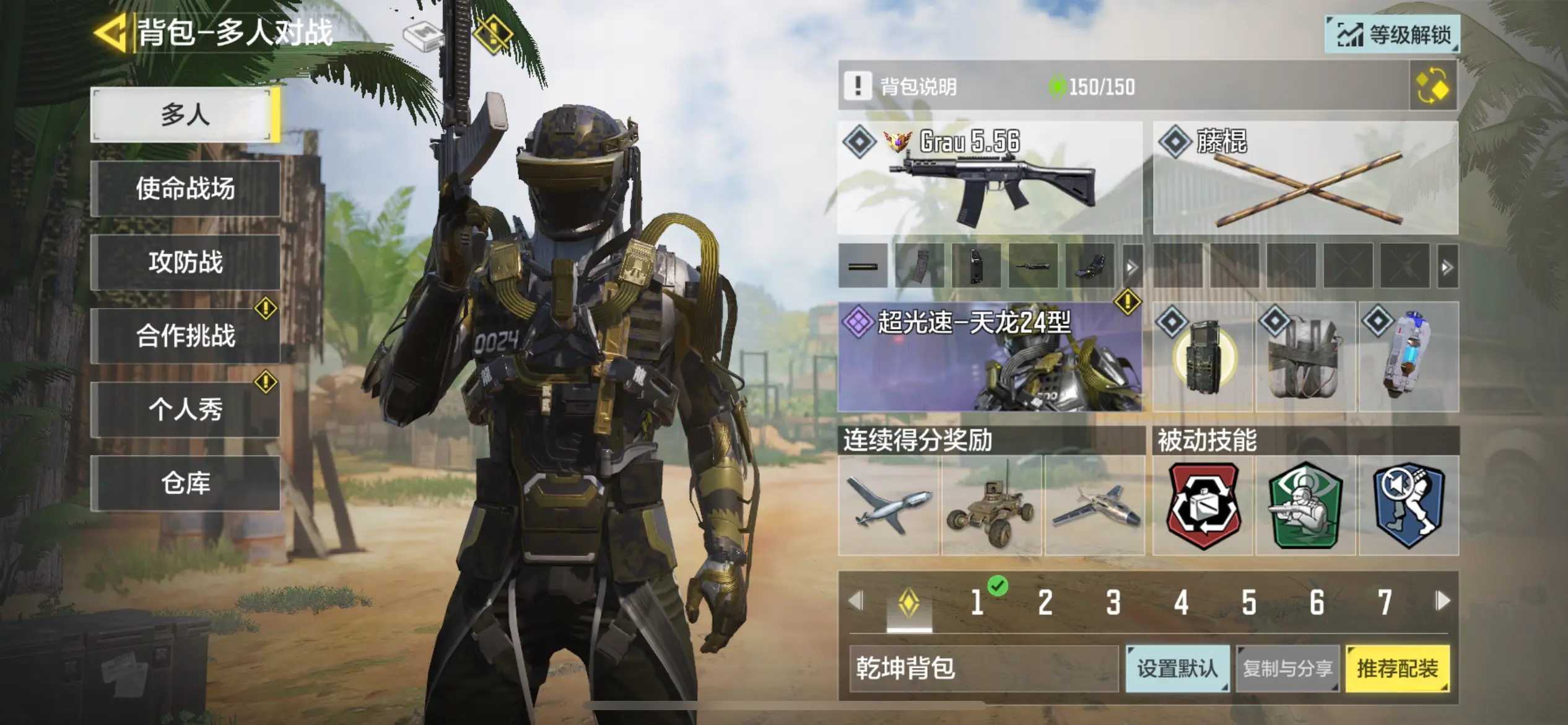Select the 多人 multiplayer tab
This screenshot has width=1568, height=725.
(185, 115)
